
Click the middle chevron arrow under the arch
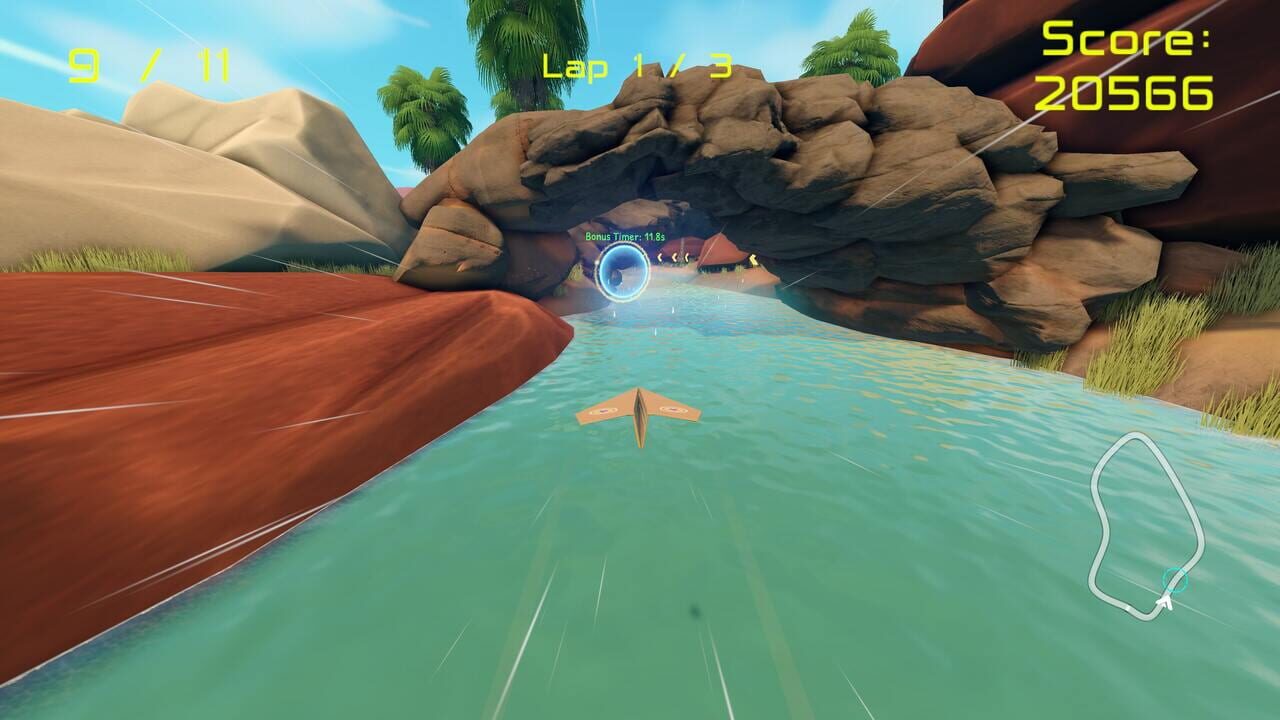(674, 256)
